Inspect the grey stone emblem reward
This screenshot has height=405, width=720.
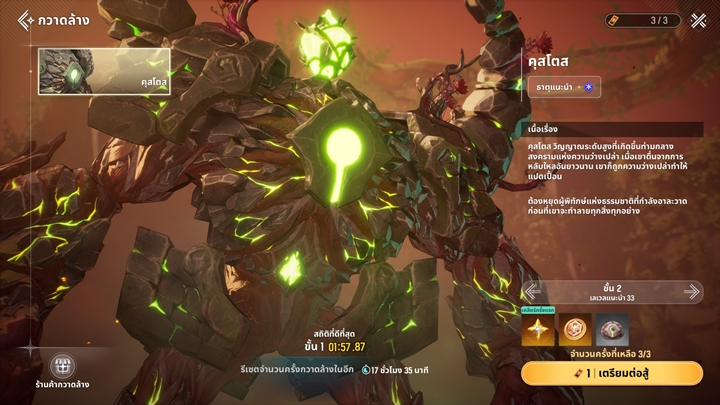pos(612,331)
